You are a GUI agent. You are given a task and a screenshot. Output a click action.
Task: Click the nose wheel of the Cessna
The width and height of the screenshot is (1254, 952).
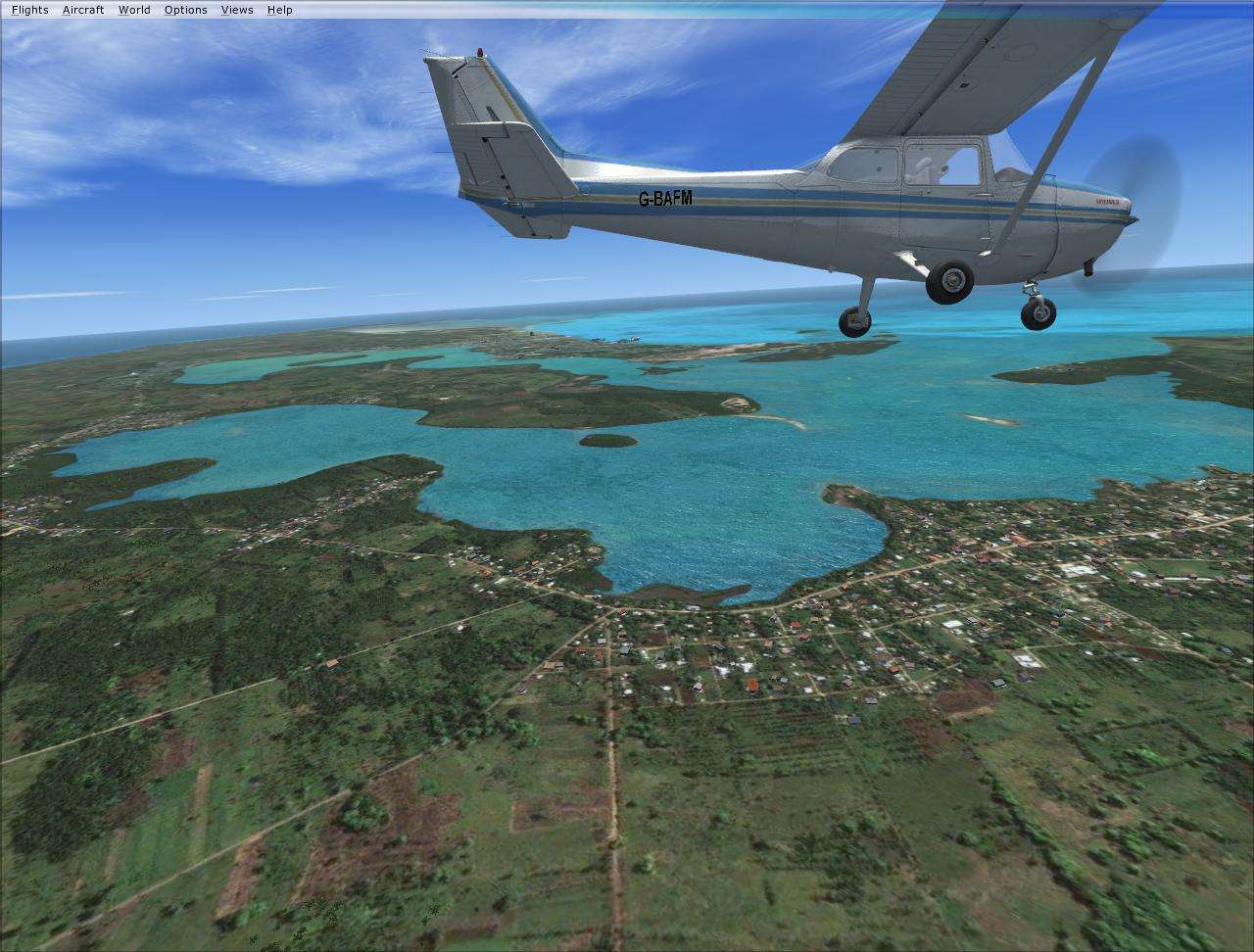pos(1037,311)
